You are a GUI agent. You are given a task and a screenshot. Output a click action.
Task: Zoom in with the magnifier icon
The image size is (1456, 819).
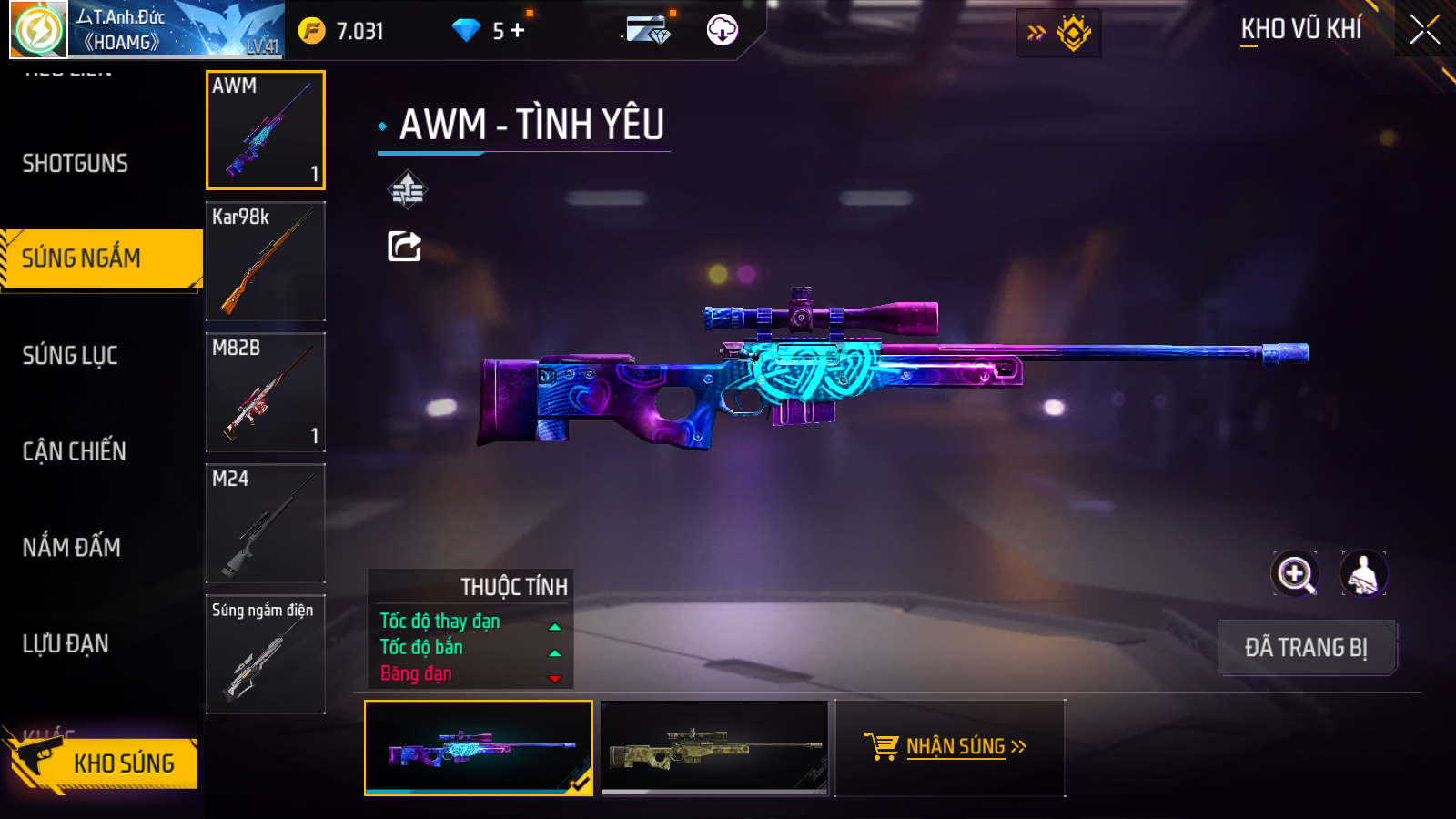(1295, 574)
